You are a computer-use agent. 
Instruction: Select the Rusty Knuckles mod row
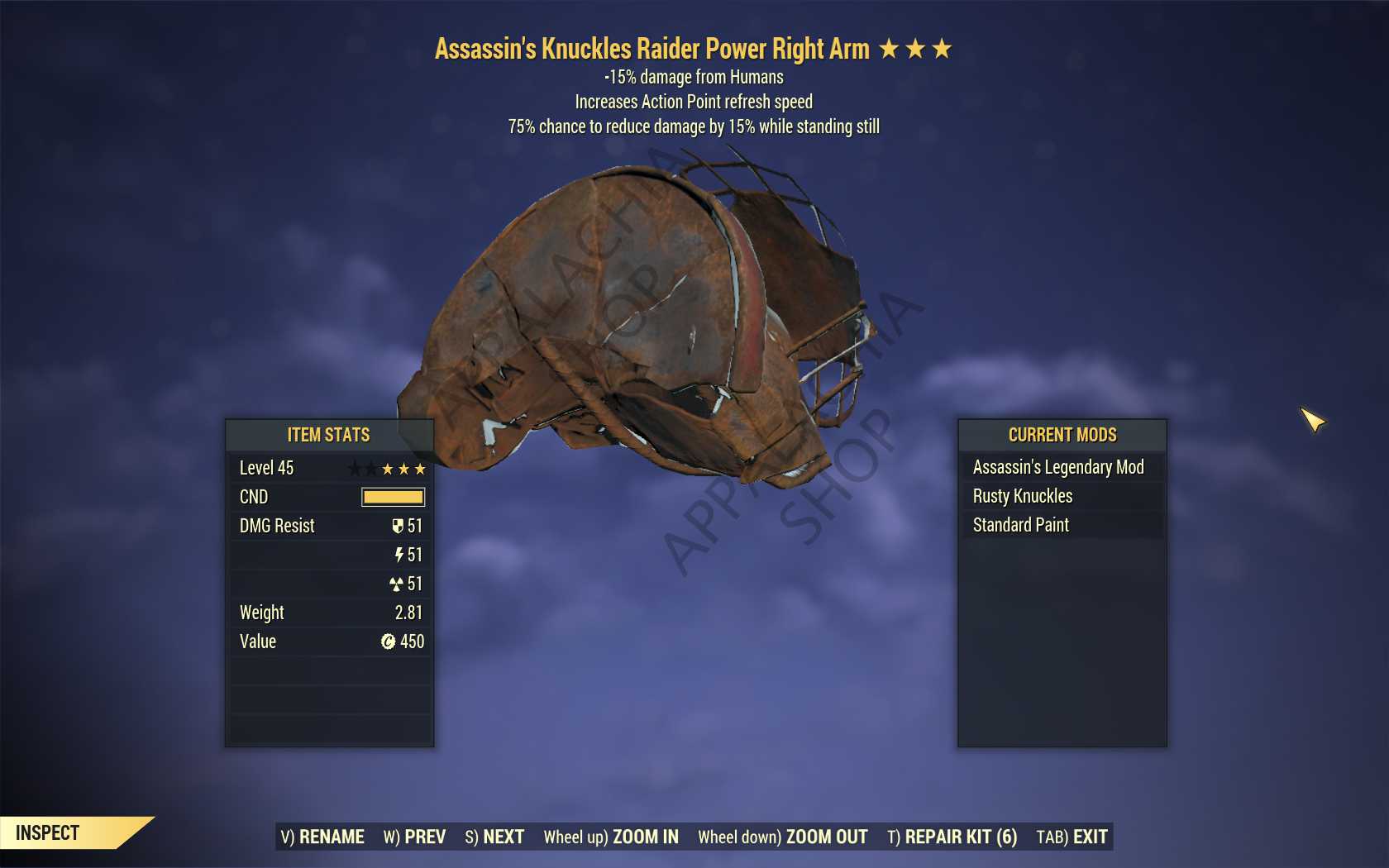(x=1062, y=496)
